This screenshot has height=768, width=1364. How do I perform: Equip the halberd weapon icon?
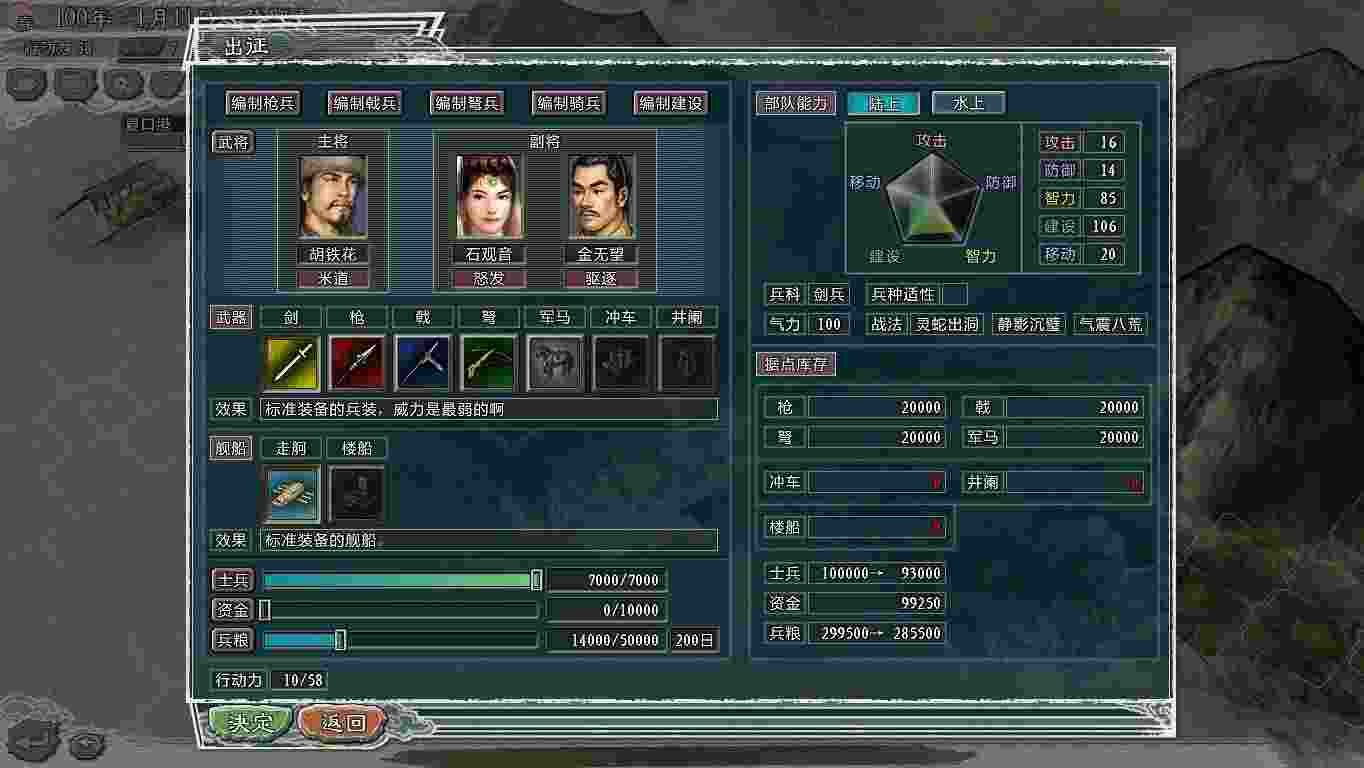pos(423,363)
